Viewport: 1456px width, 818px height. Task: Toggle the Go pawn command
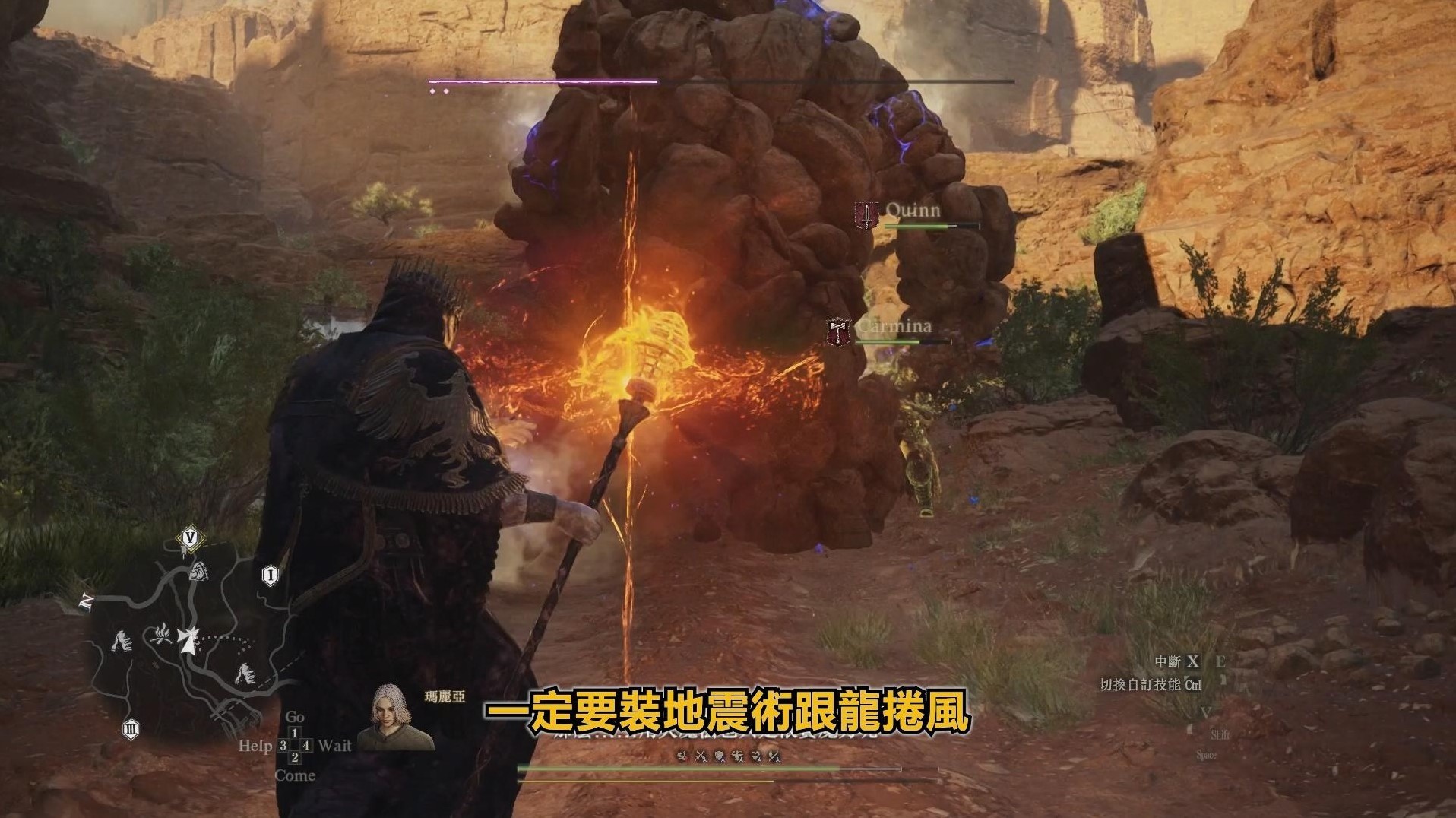pyautogui.click(x=295, y=717)
